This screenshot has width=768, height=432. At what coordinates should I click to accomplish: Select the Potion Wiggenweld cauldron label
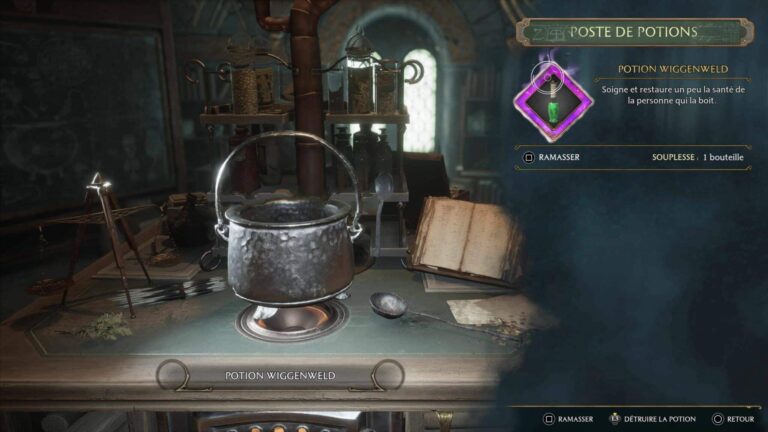pos(279,376)
